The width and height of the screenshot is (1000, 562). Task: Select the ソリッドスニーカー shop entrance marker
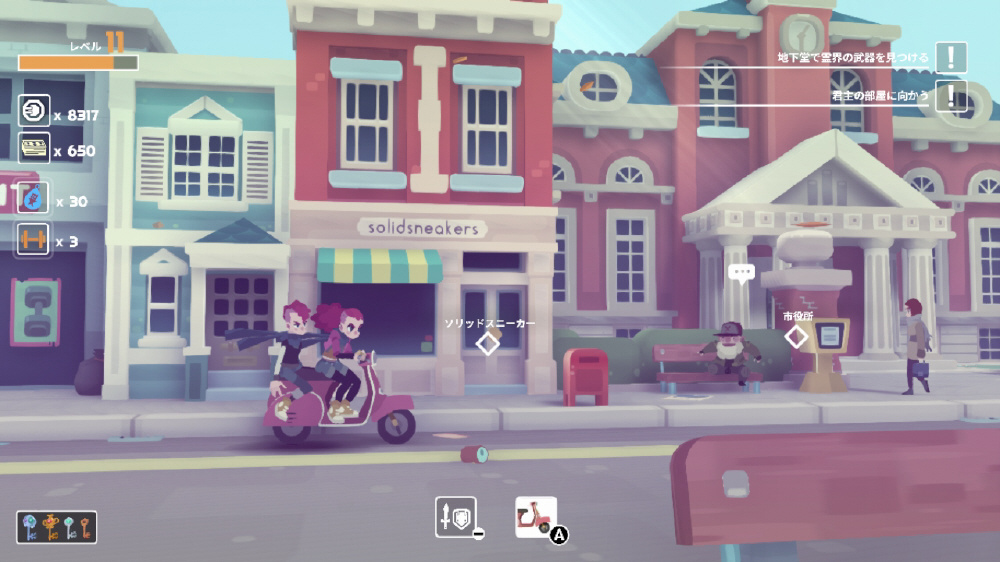point(487,343)
